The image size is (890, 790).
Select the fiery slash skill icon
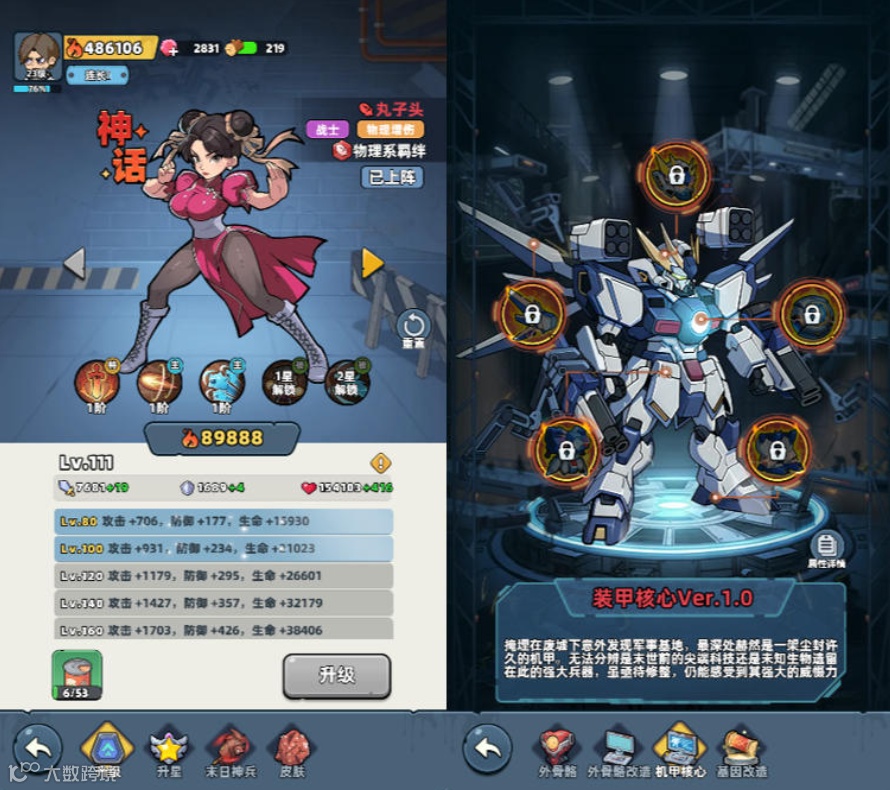point(159,382)
